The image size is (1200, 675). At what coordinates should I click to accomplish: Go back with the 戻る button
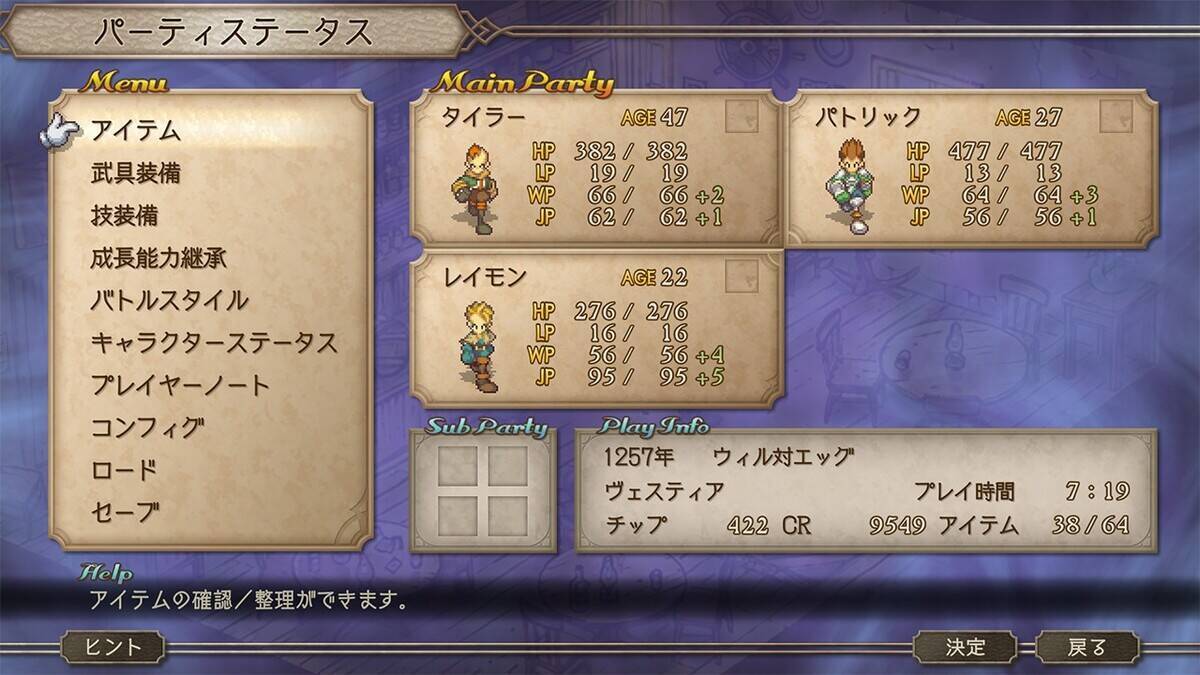coord(1087,647)
